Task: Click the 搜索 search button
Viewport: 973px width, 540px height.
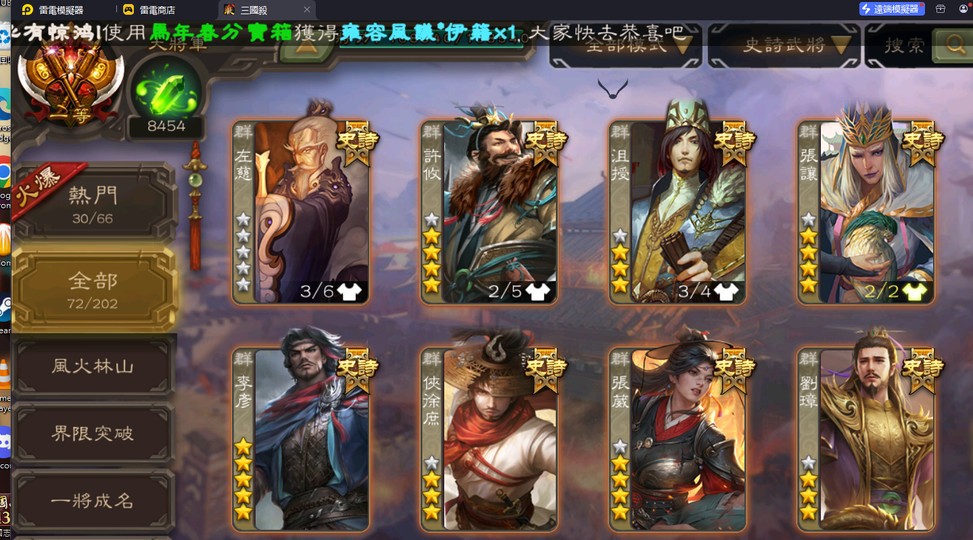Action: 918,44
